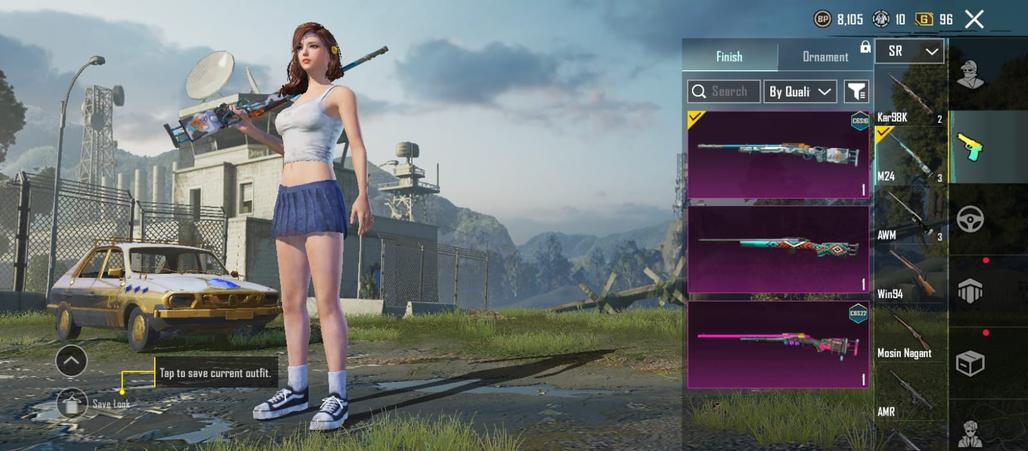
Task: Click the skin Search field
Action: point(724,92)
